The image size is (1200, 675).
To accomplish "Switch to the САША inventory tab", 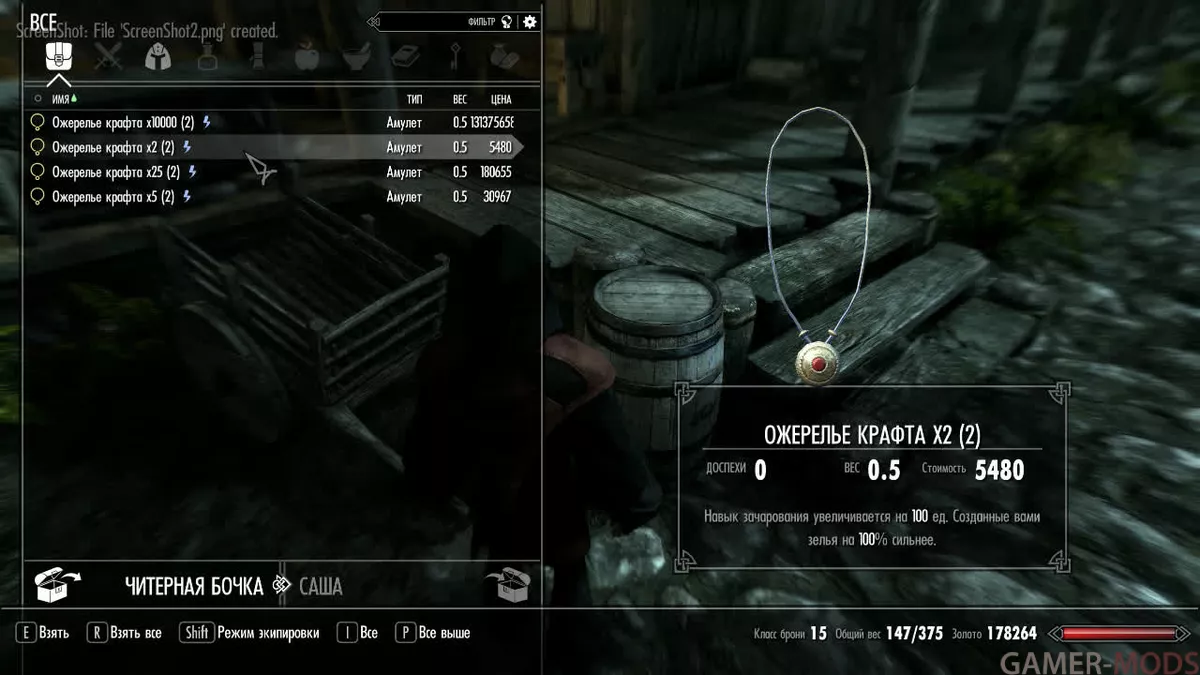I will [x=320, y=586].
